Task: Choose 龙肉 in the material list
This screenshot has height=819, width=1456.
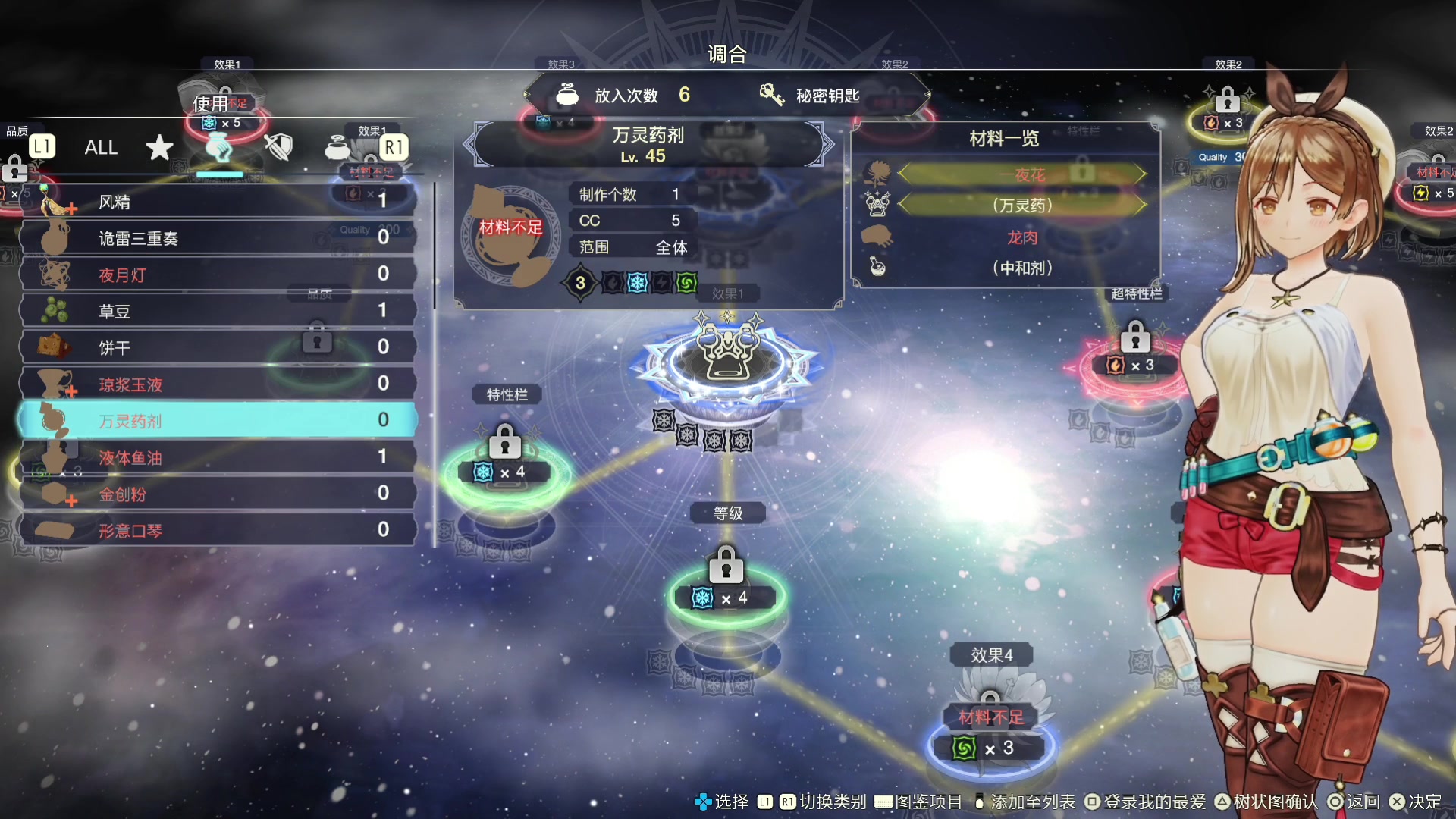Action: tap(1021, 237)
